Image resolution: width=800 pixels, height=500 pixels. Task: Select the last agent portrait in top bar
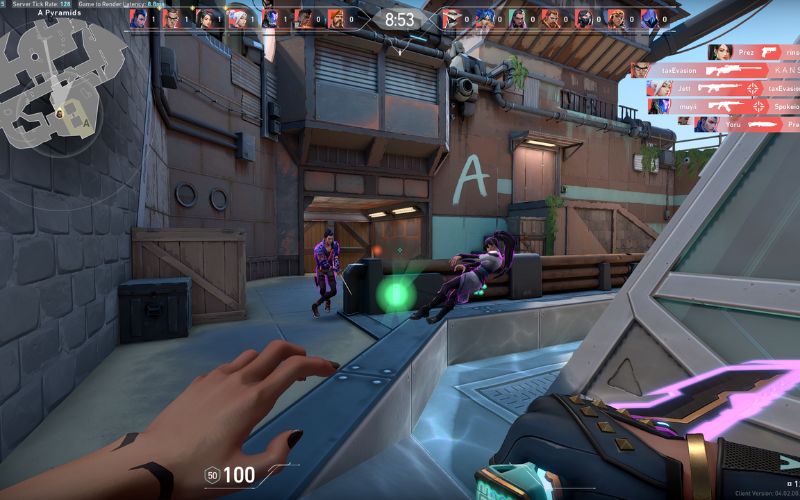[648, 18]
